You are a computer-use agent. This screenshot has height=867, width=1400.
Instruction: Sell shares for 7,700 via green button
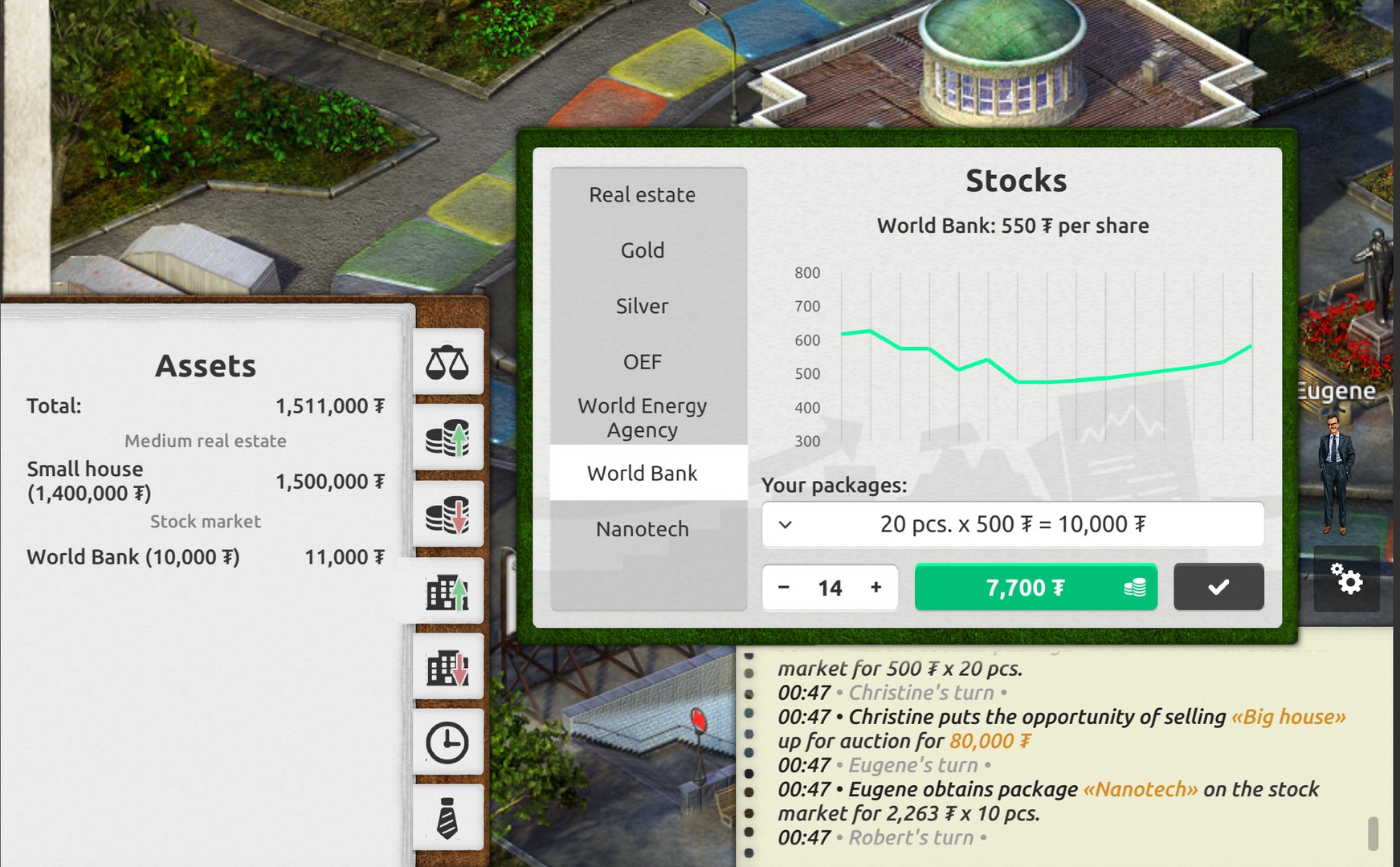click(1036, 587)
